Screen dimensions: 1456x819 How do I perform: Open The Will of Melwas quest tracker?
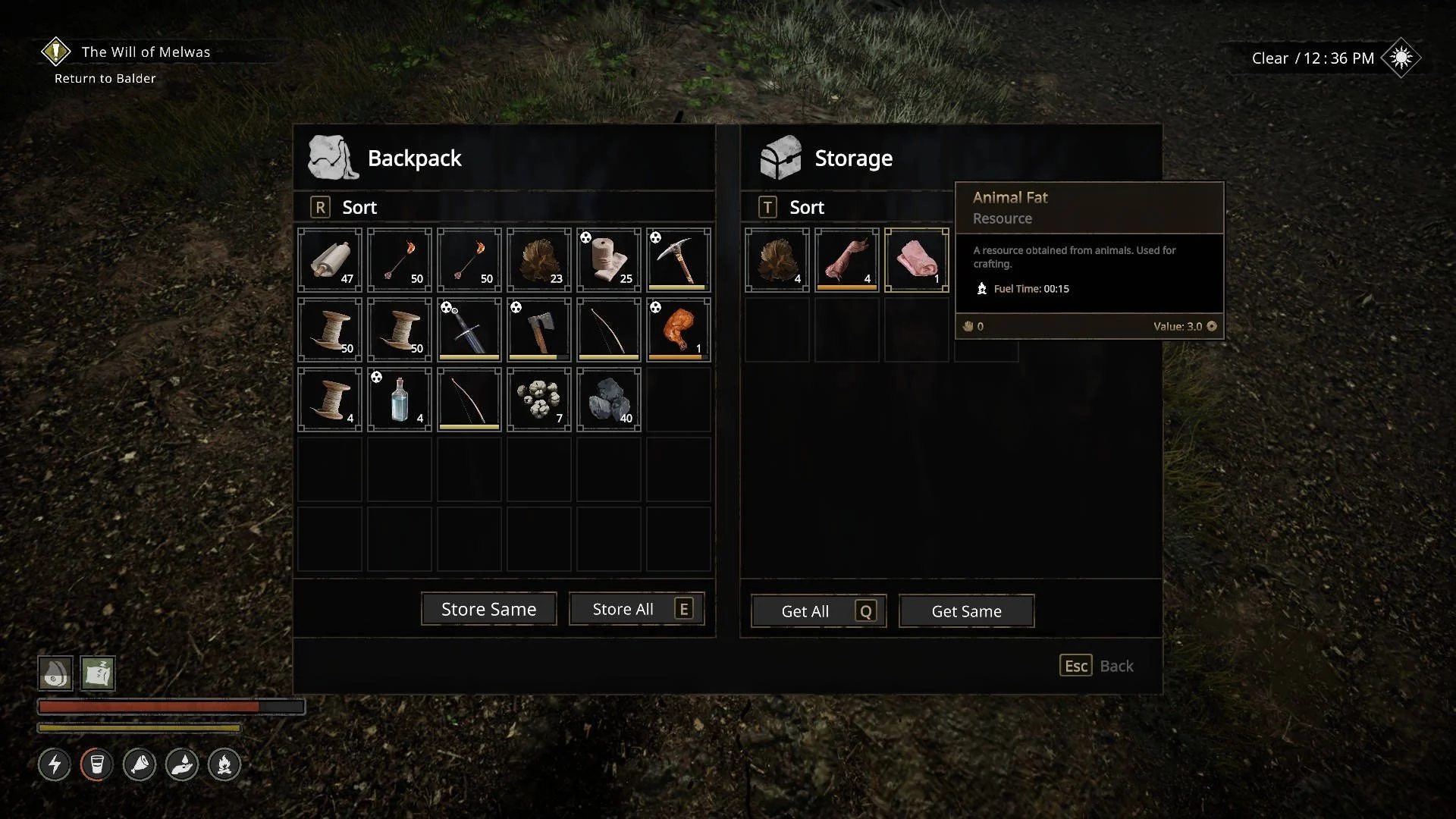tap(145, 52)
